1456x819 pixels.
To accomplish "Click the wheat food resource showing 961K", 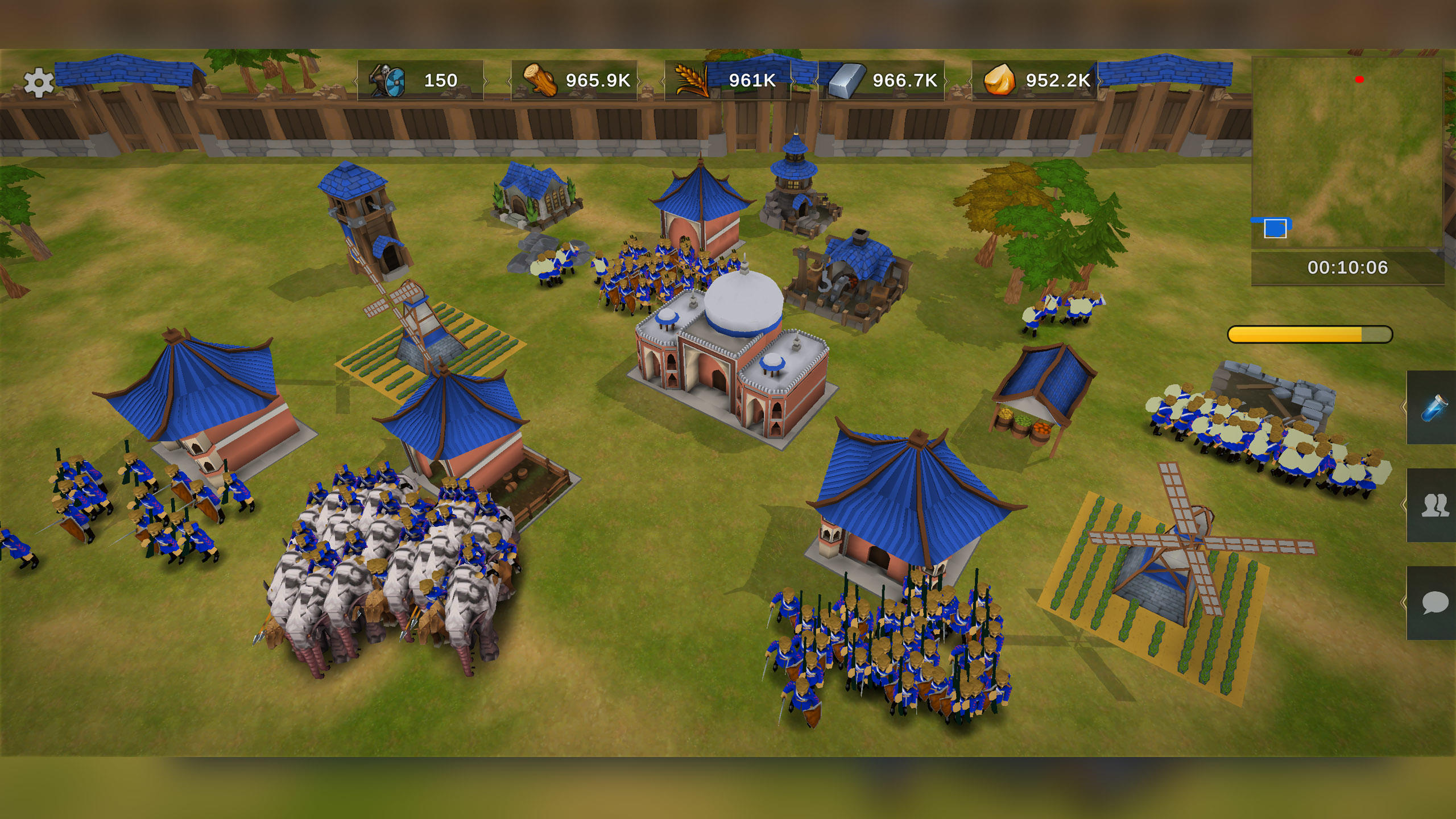I will pos(727,81).
